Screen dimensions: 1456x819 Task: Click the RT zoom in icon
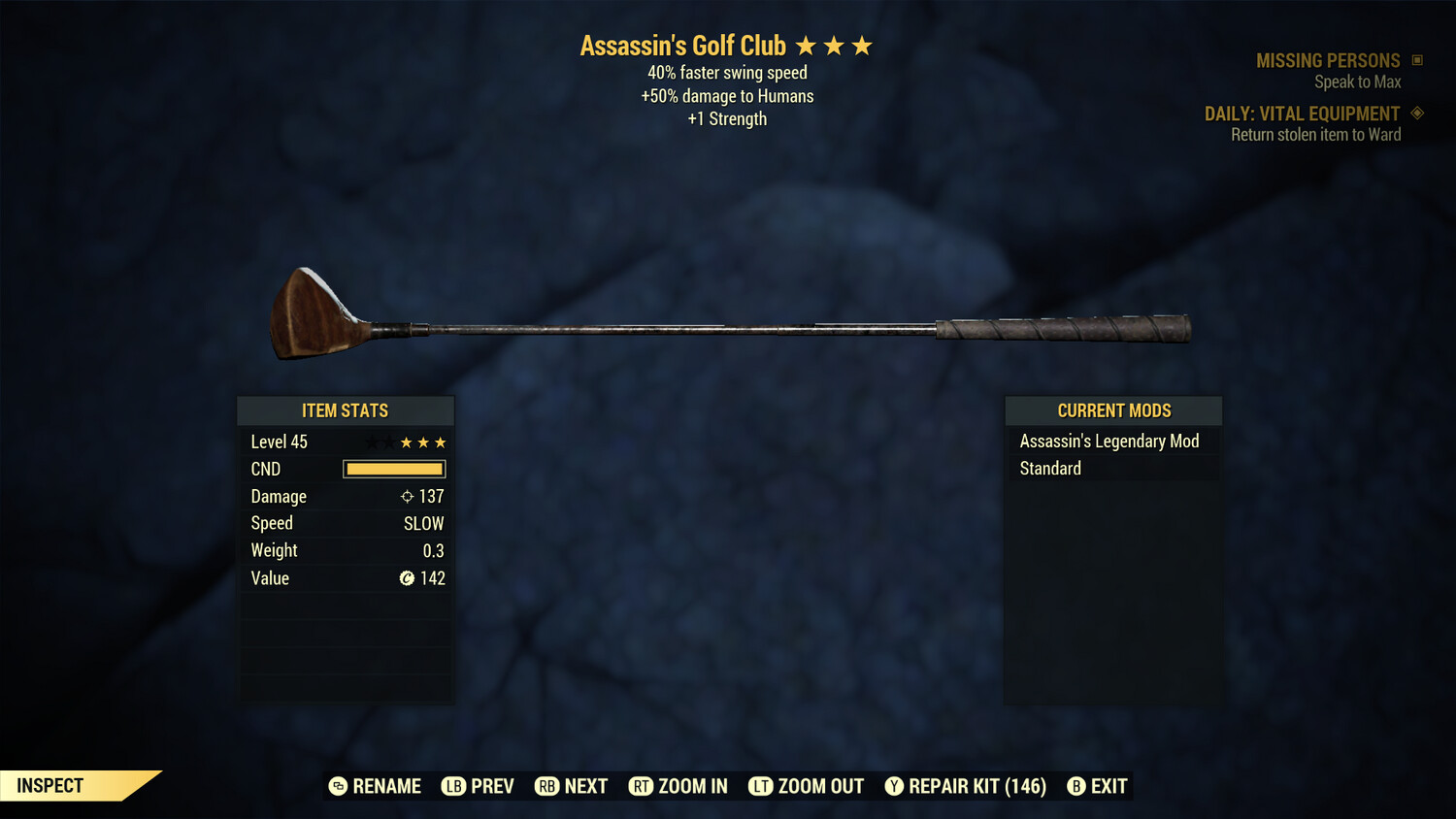pos(641,786)
